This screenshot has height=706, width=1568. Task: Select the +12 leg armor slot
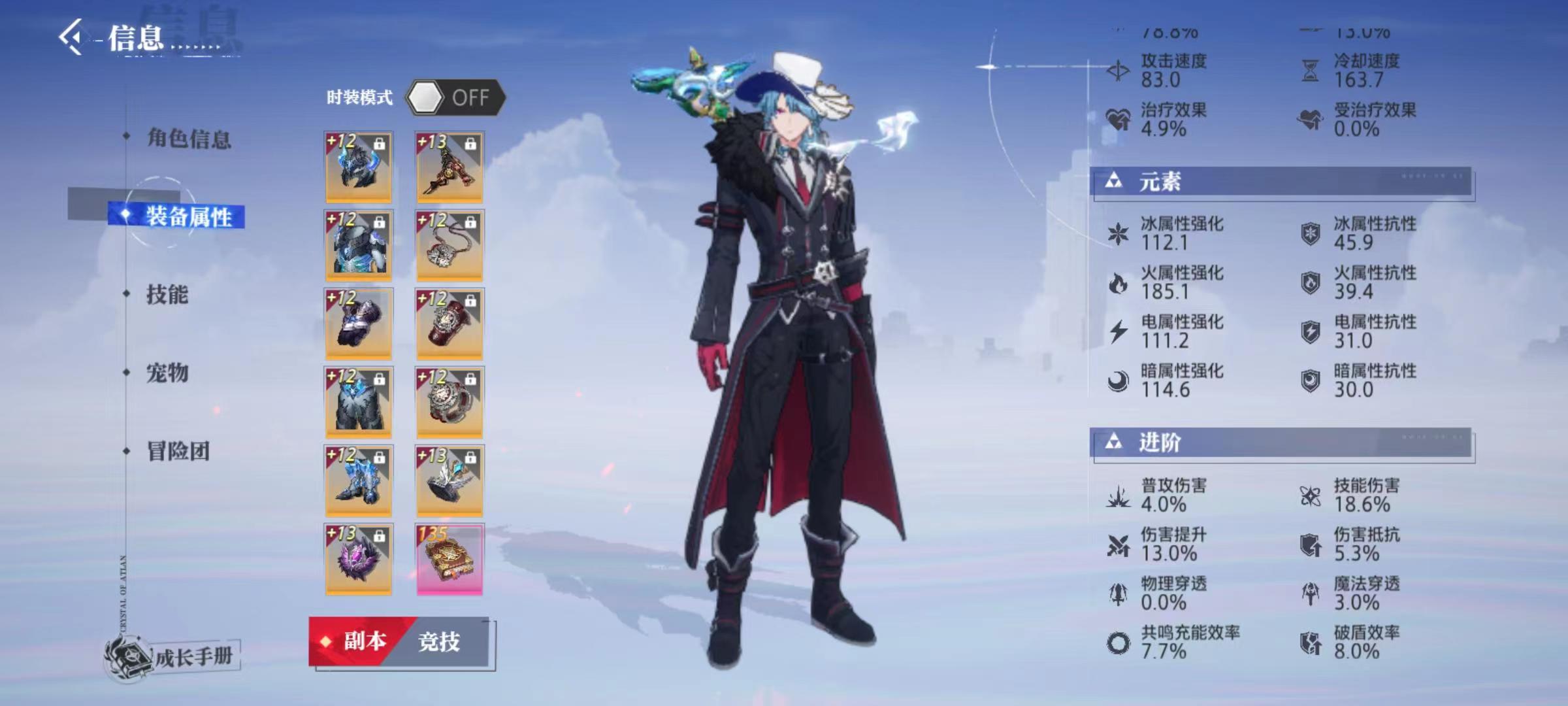coord(359,403)
